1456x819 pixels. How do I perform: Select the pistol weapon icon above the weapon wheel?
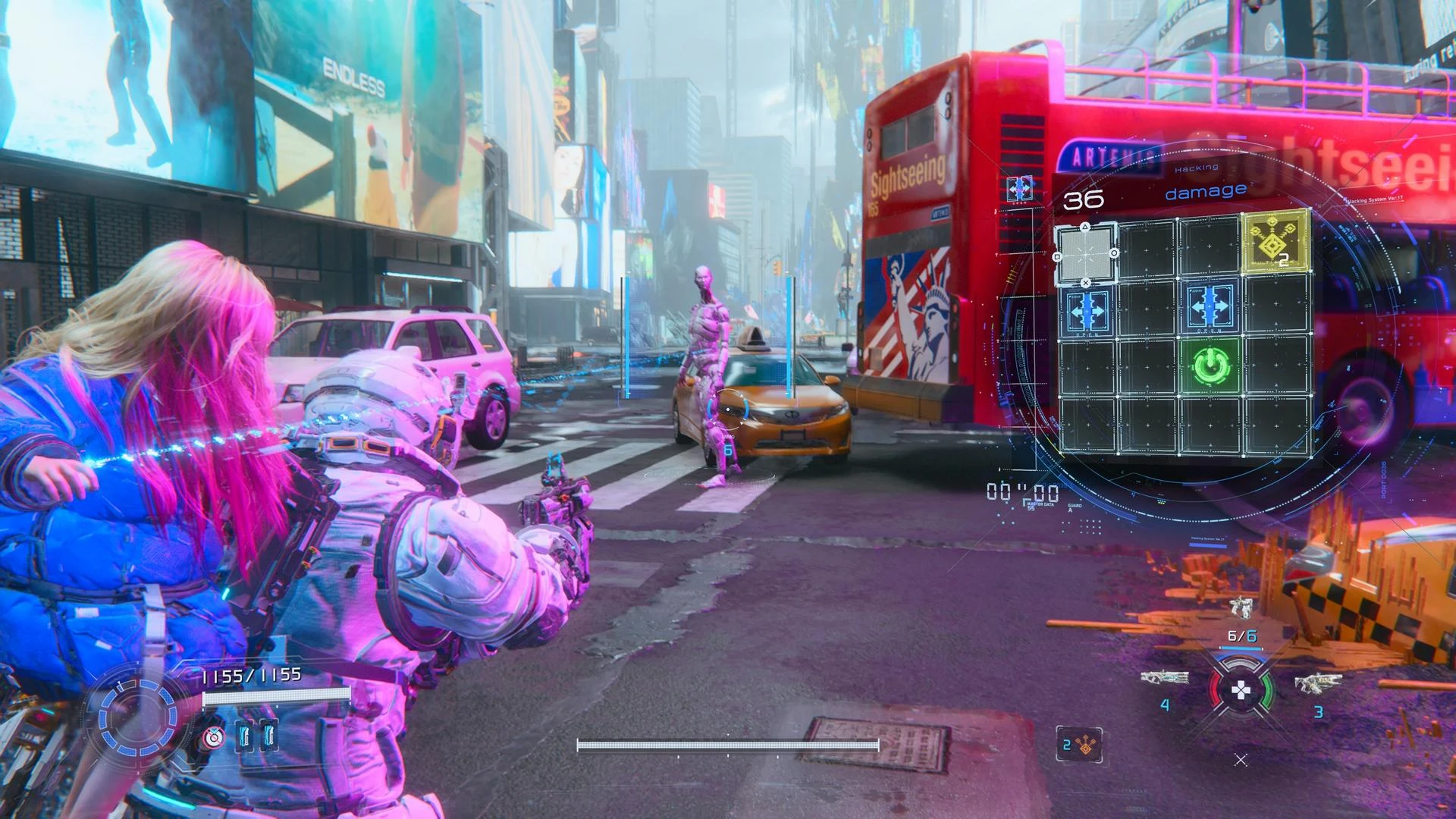coord(1241,606)
